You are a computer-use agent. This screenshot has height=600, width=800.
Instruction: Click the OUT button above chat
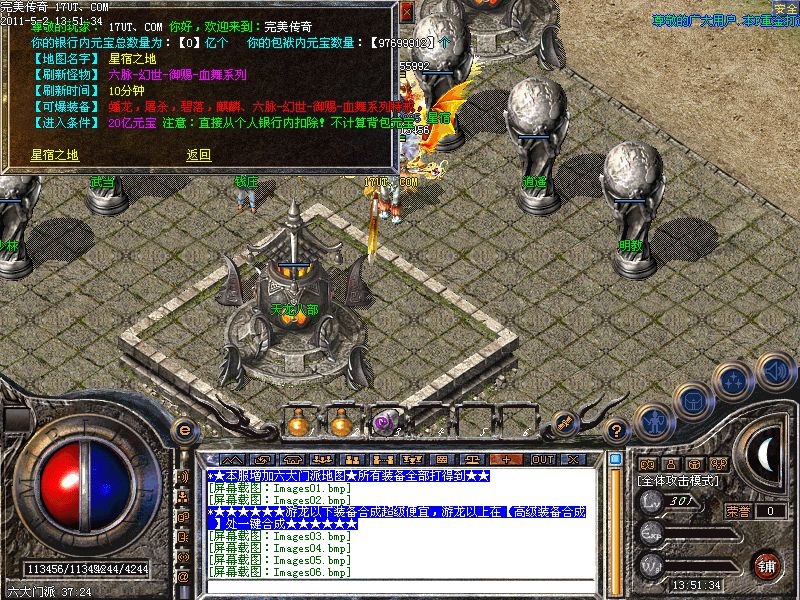pyautogui.click(x=543, y=459)
